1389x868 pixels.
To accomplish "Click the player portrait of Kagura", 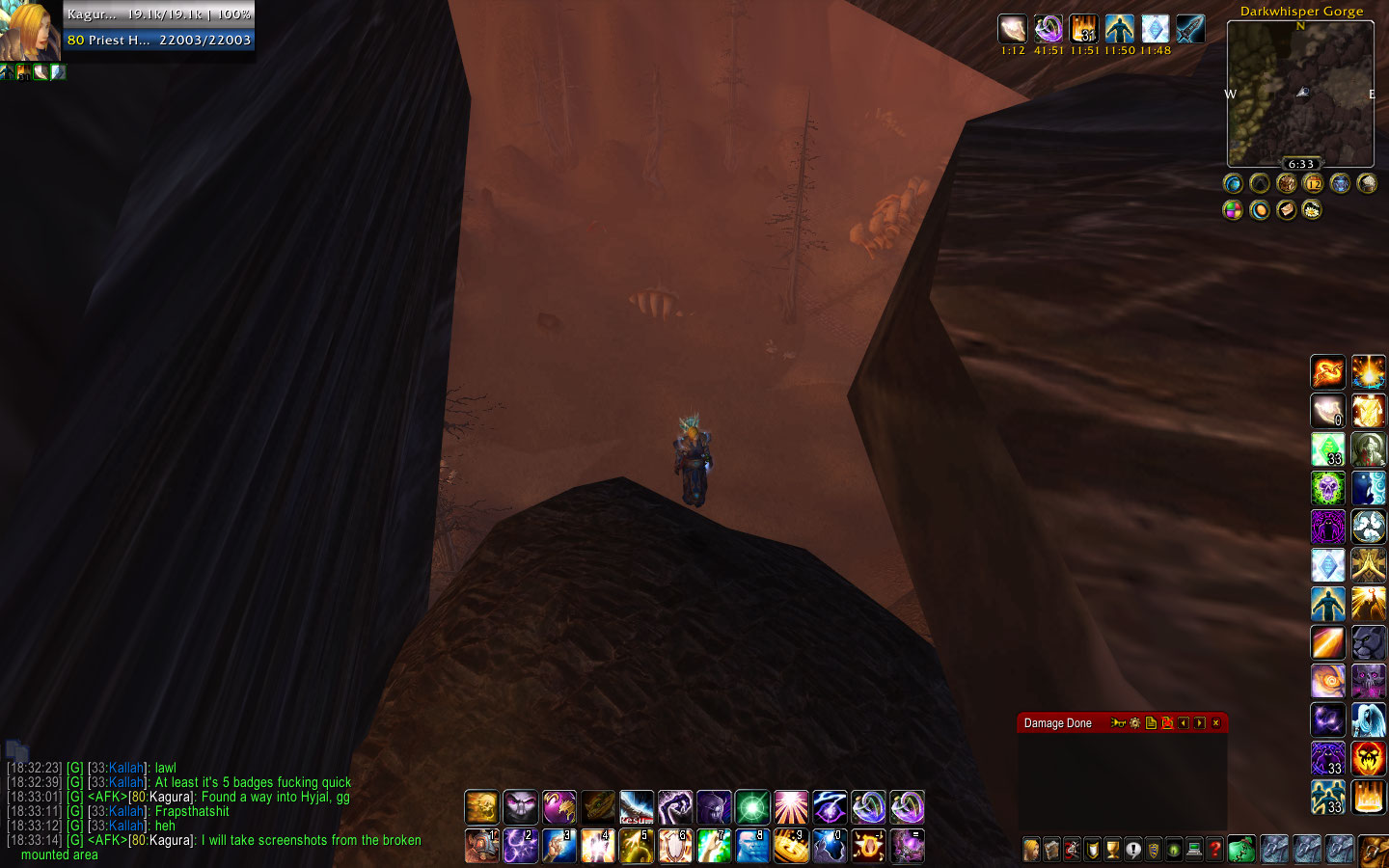I will (x=31, y=30).
